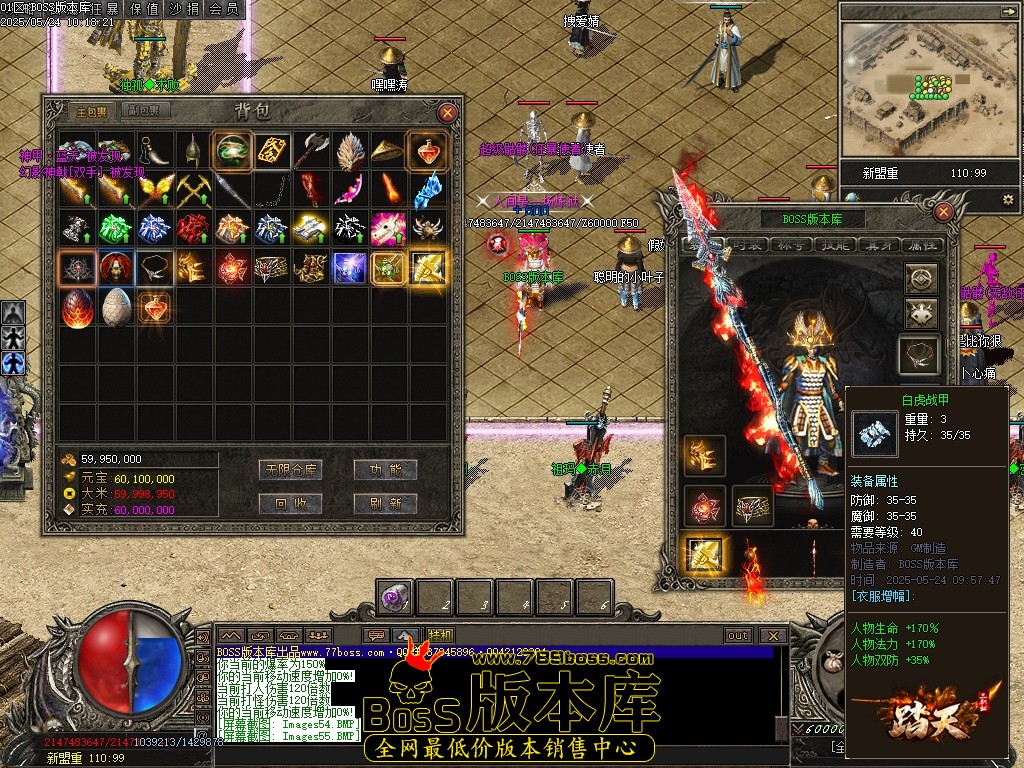The width and height of the screenshot is (1024, 768).
Task: Pick the crossed golden pickaxes item
Action: click(x=193, y=189)
